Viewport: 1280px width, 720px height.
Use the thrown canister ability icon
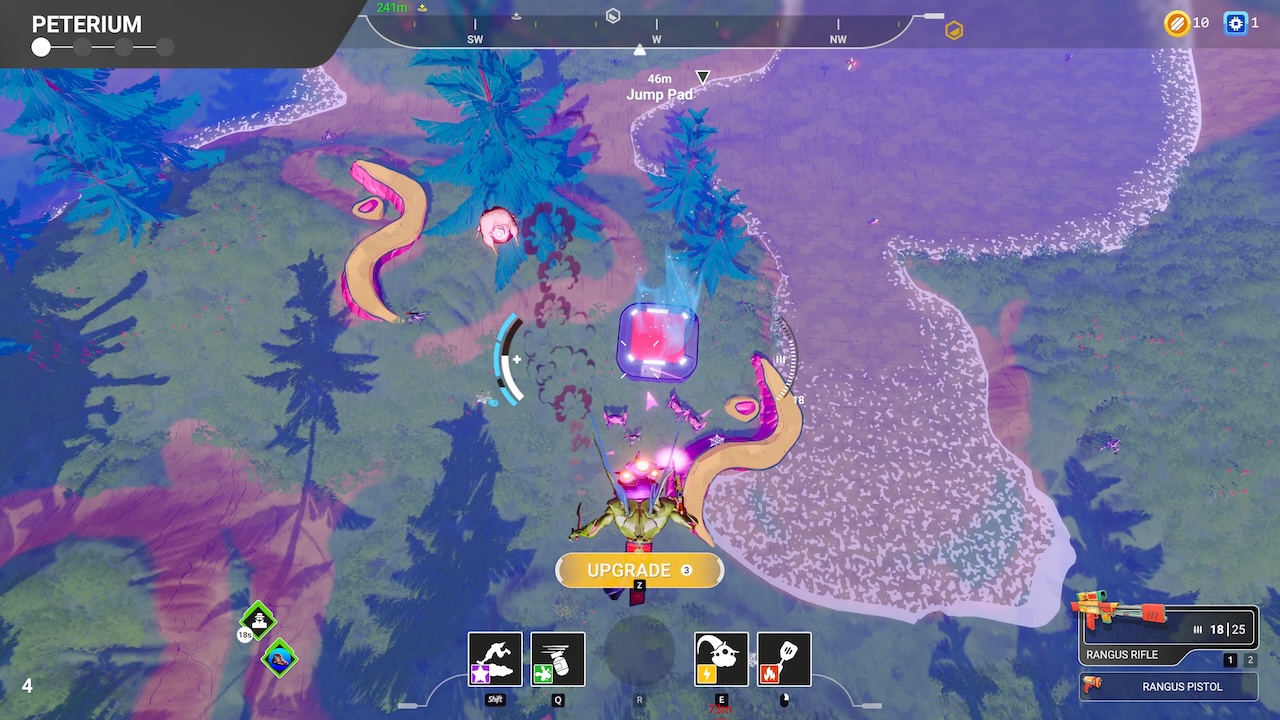point(558,659)
